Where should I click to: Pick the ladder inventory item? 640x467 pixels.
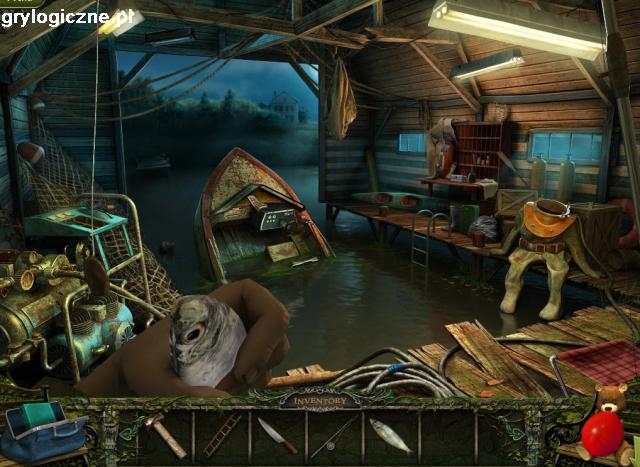(x=222, y=435)
